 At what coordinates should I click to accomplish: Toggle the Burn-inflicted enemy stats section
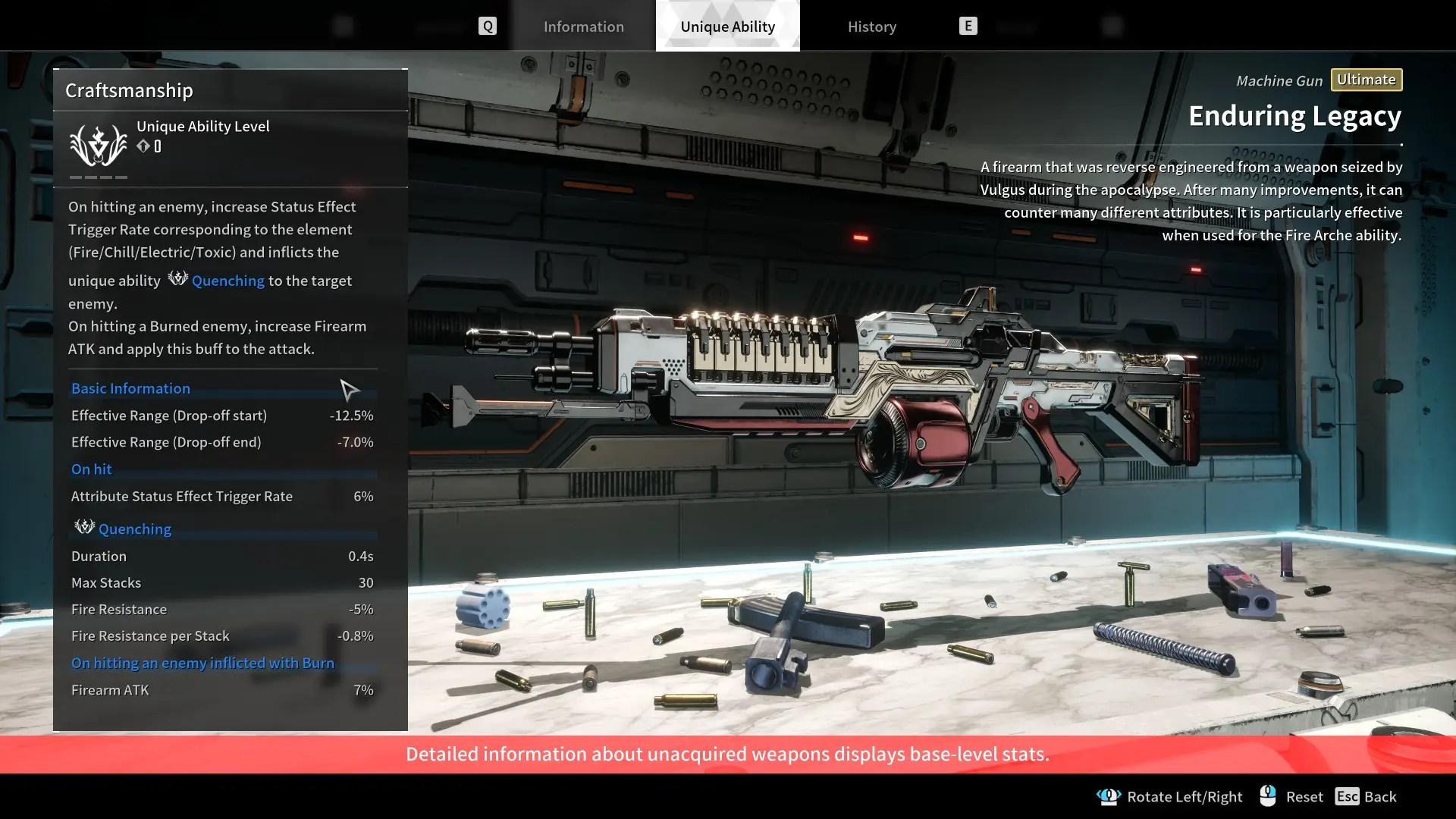[x=202, y=662]
